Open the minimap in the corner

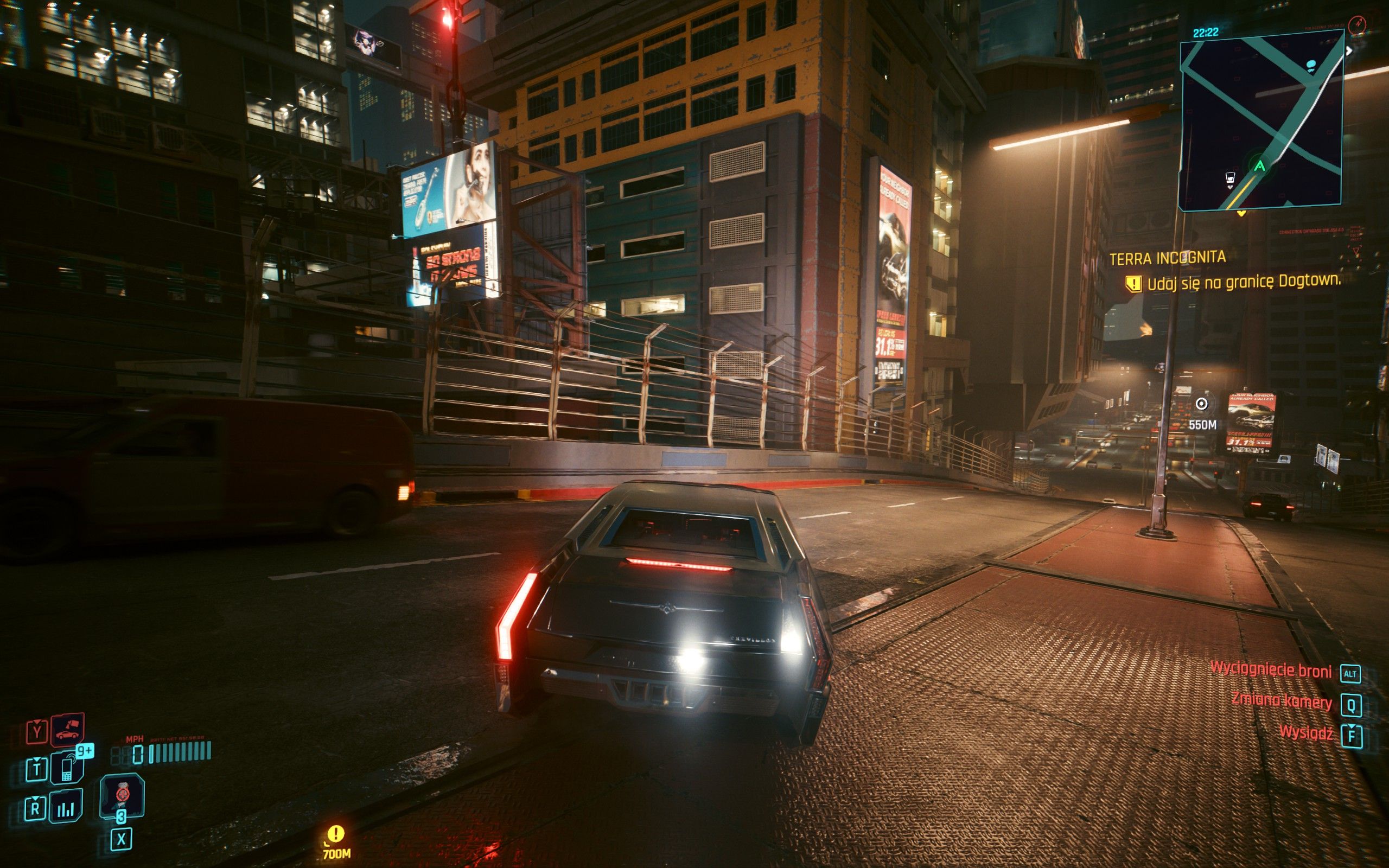[x=1260, y=120]
